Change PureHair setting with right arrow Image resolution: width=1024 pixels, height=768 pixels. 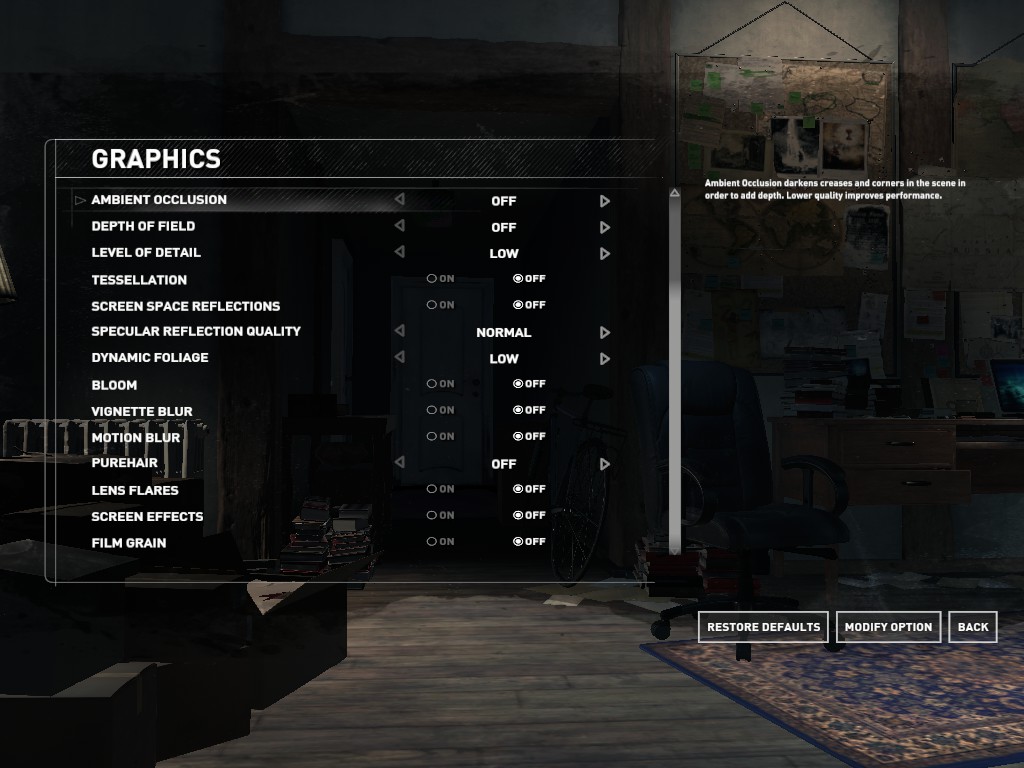tap(605, 464)
